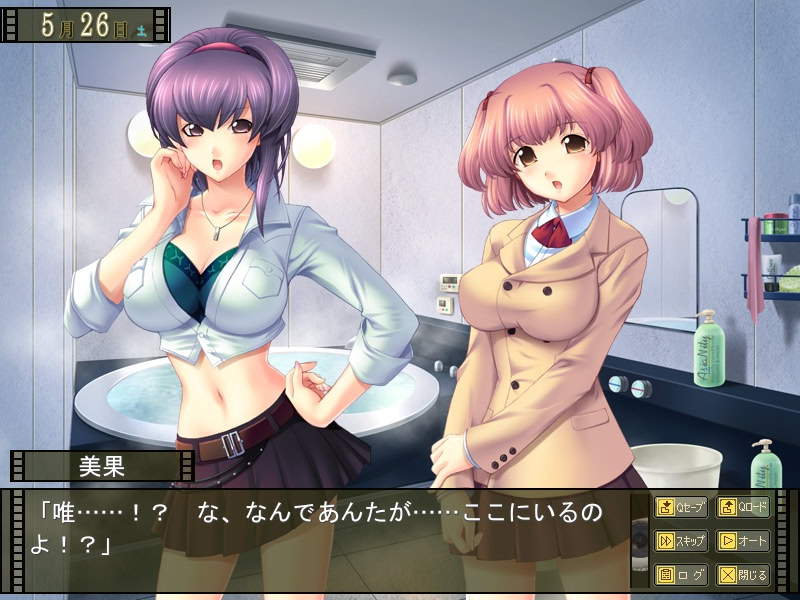This screenshot has height=600, width=800.
Task: Activate スキップ to skip dialogue
Action: pyautogui.click(x=681, y=541)
